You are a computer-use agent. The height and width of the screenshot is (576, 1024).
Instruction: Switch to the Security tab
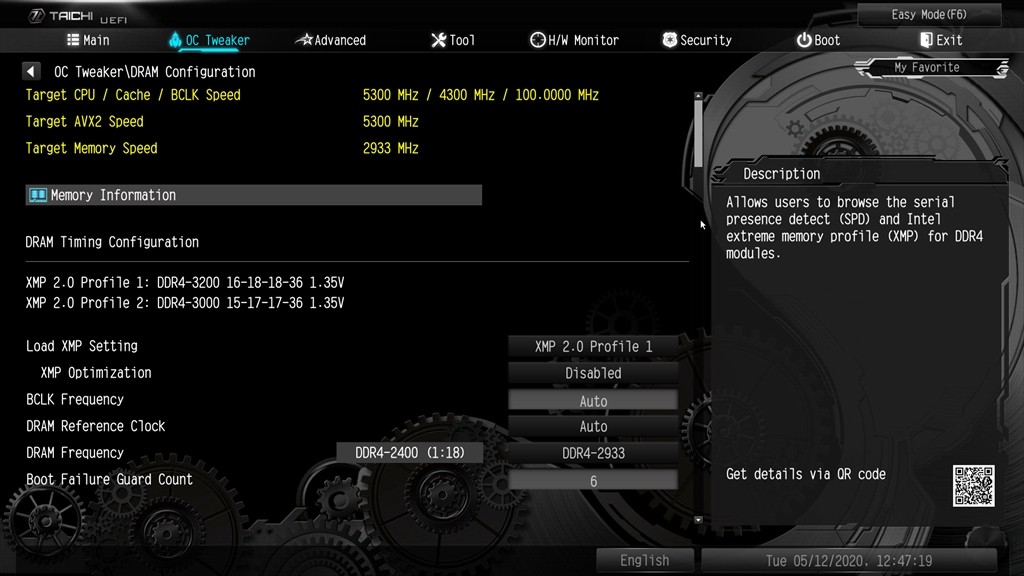(x=696, y=40)
